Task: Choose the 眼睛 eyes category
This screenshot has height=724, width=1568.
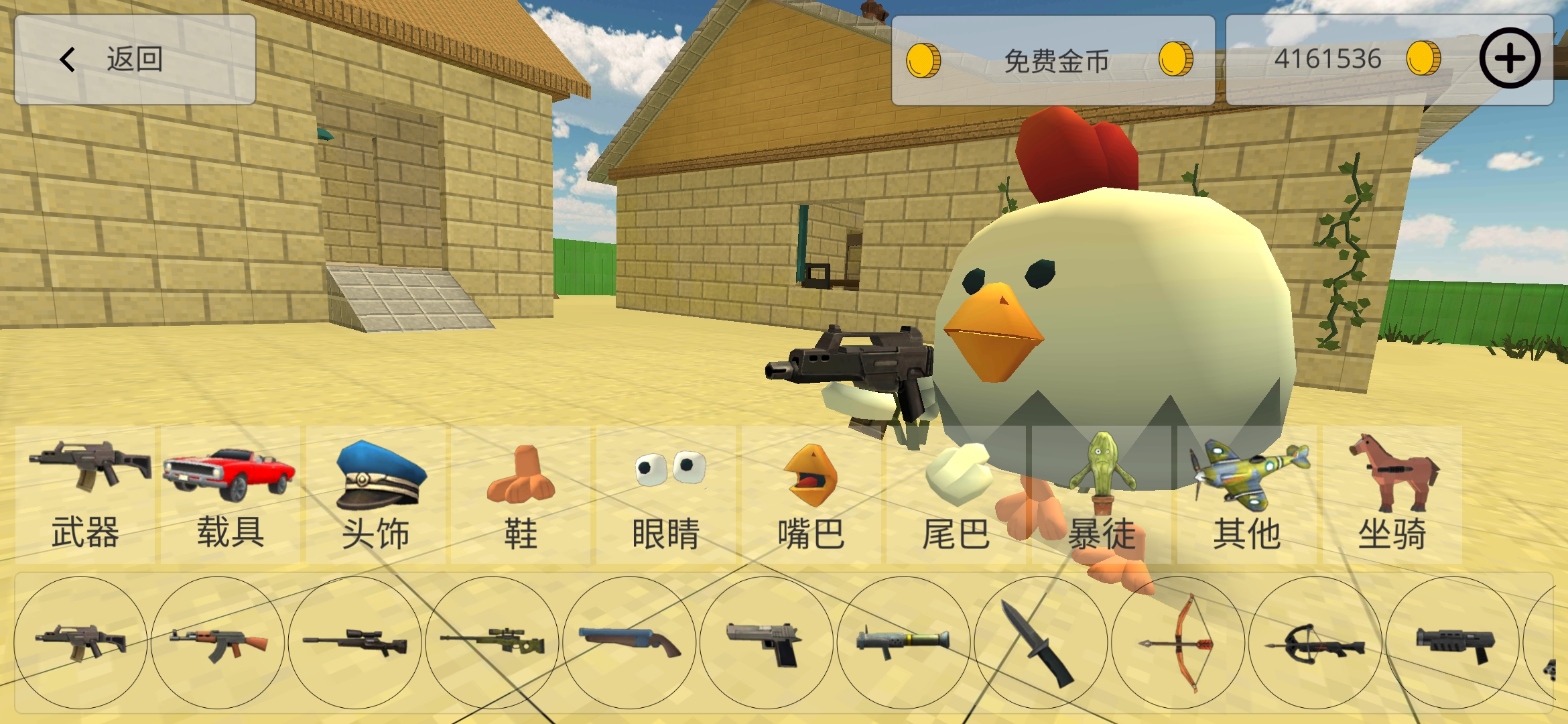Action: [666, 495]
